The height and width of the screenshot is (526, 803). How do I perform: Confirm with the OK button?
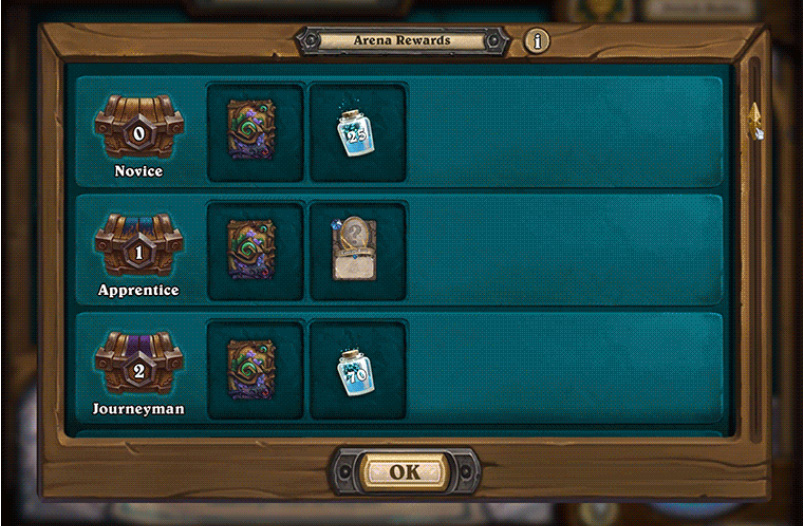coord(404,472)
